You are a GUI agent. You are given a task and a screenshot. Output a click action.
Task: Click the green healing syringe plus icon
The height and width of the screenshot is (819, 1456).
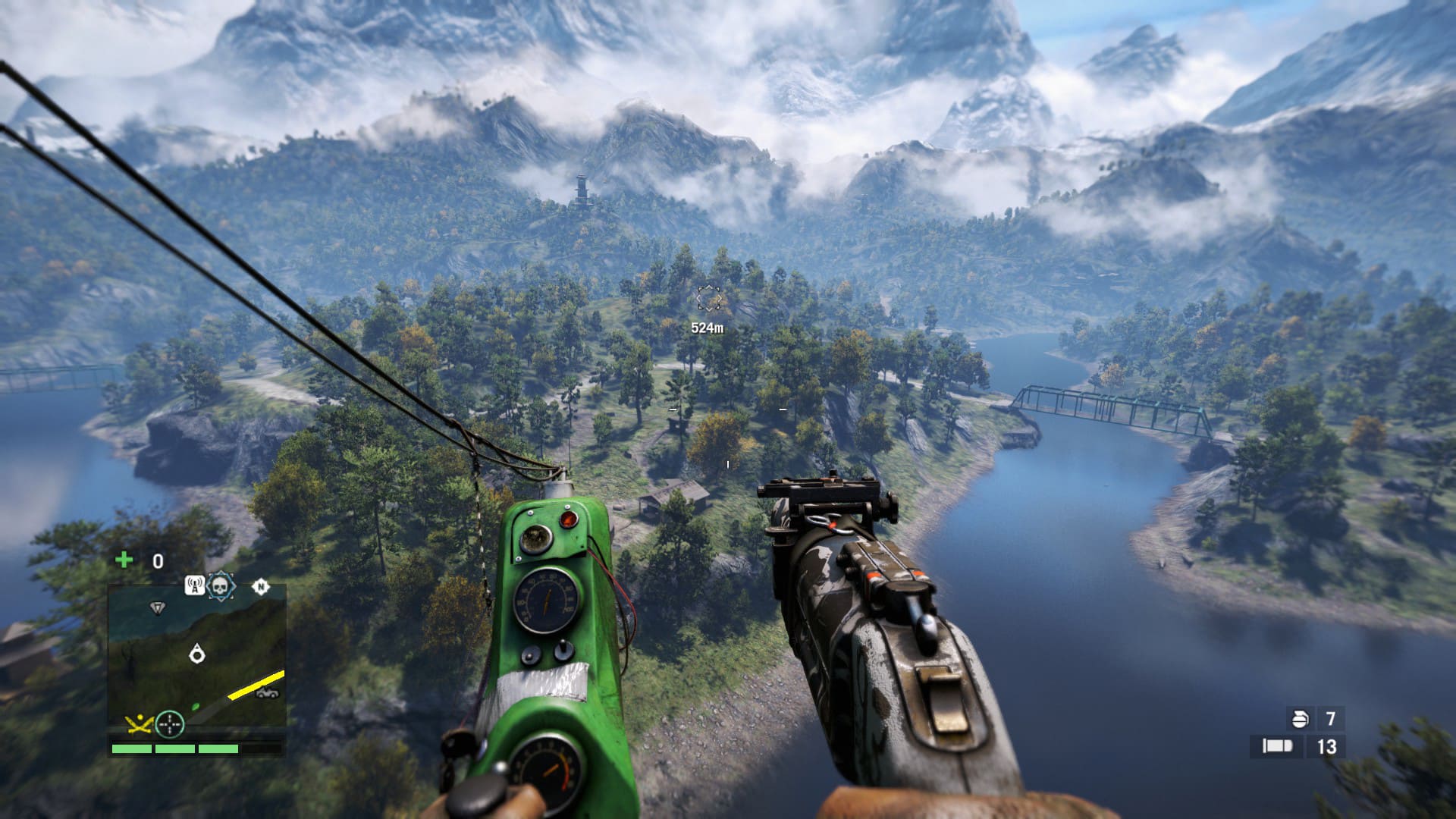(x=124, y=560)
